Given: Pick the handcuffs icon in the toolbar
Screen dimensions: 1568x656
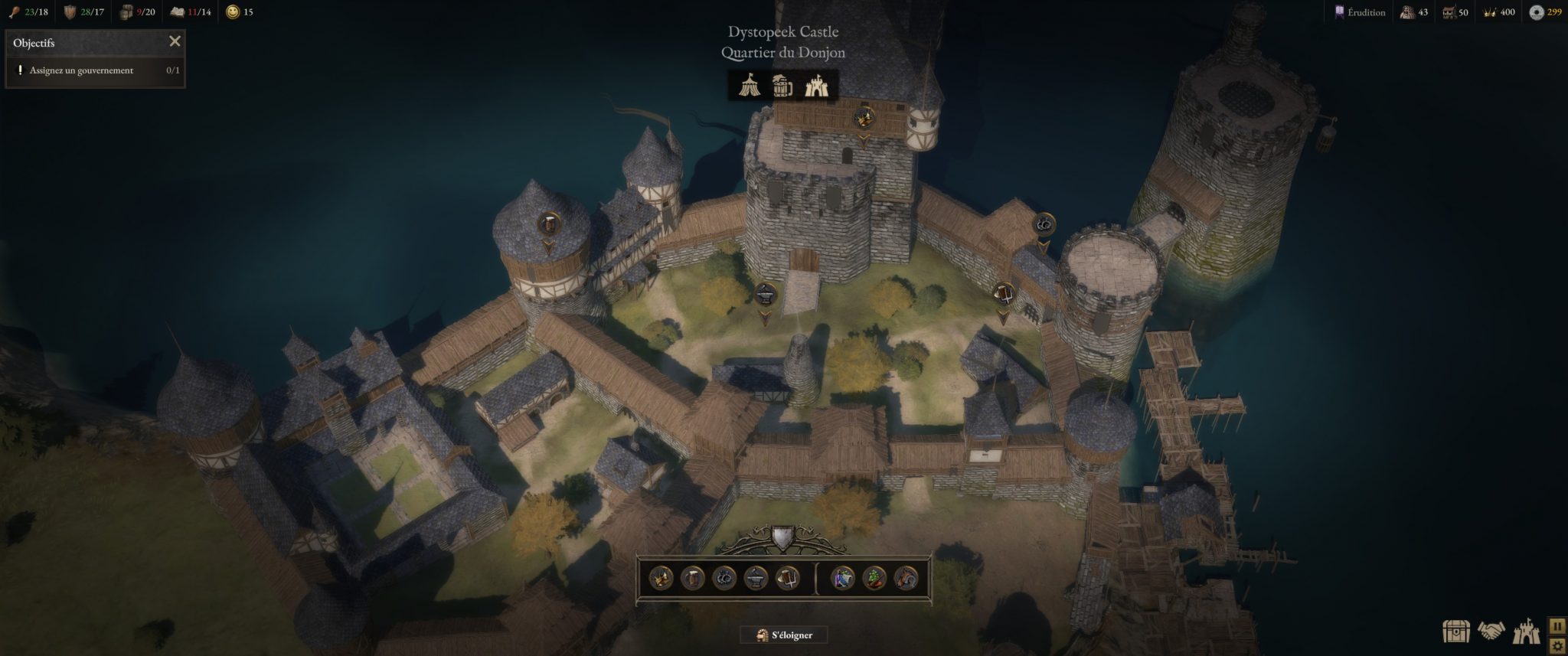Looking at the screenshot, I should coord(724,578).
